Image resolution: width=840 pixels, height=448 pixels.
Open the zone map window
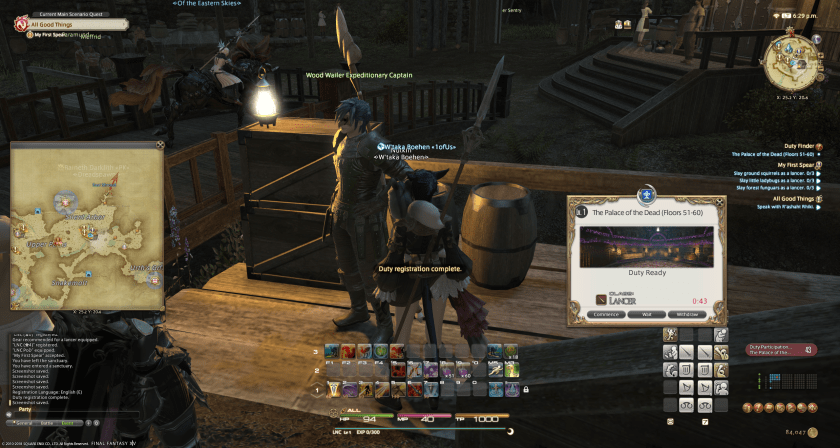pos(86,225)
